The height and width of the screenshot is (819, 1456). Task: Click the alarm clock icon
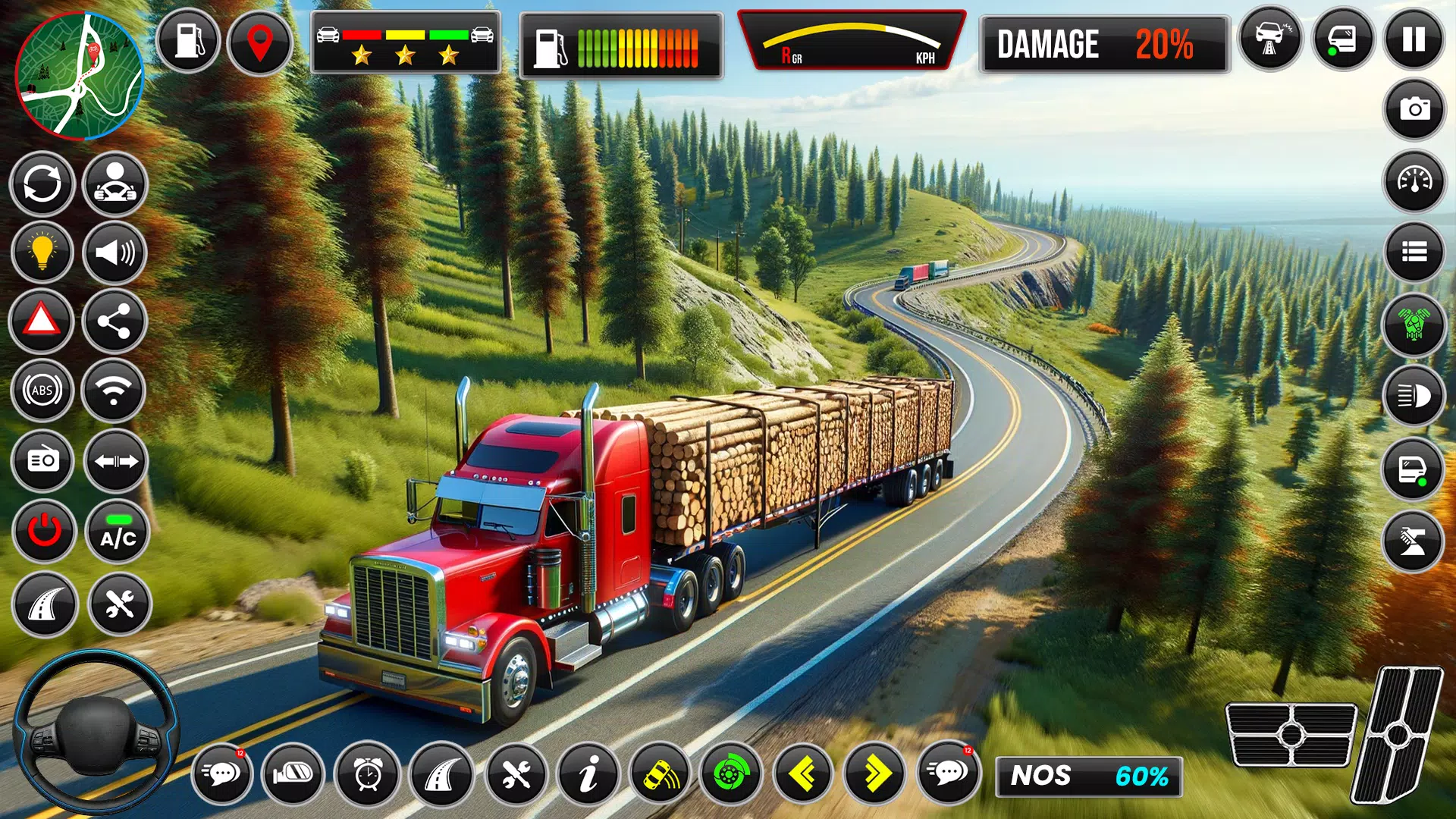368,774
